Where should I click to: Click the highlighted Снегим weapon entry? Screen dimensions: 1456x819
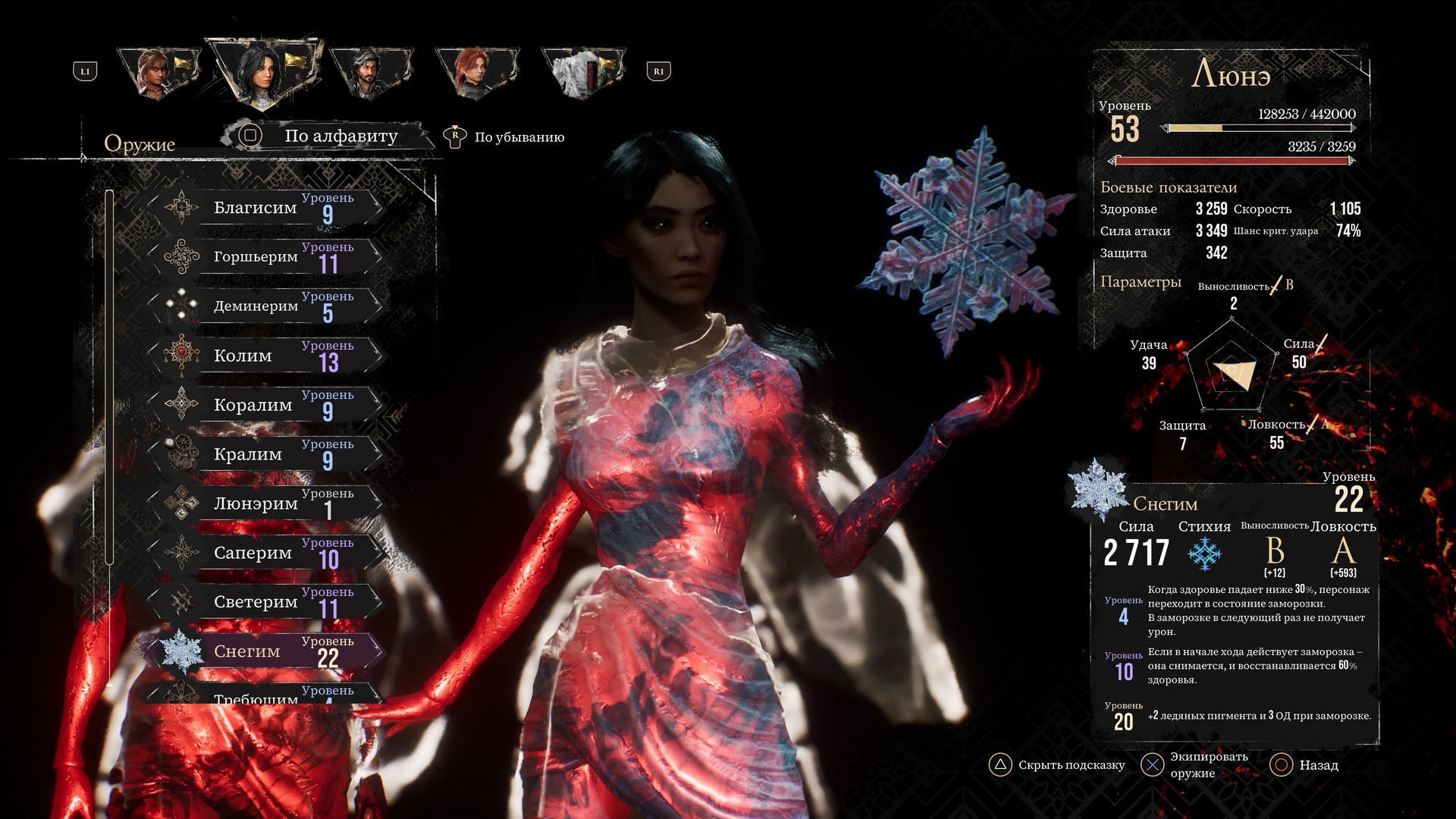[x=265, y=651]
